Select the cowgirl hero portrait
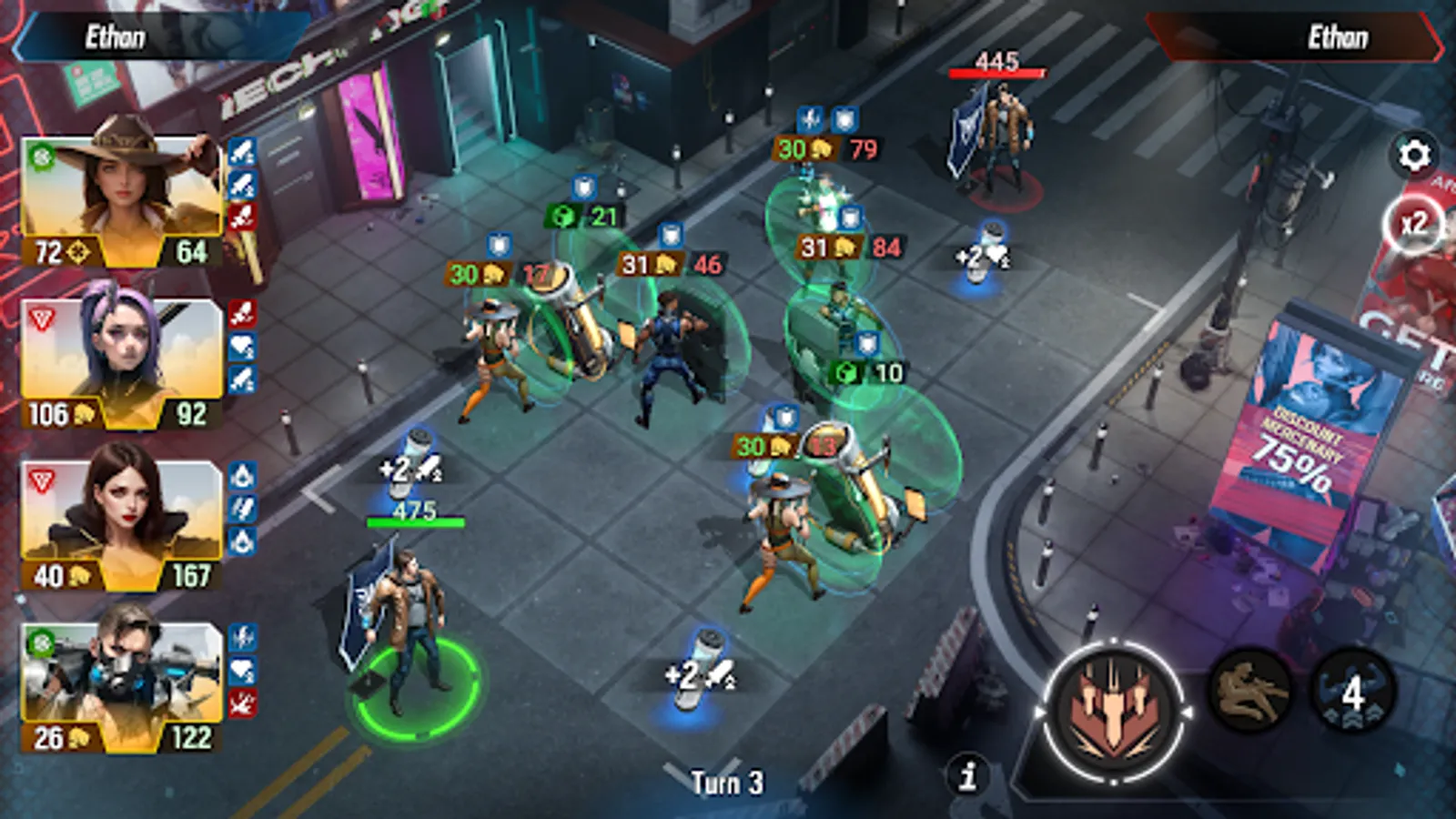The height and width of the screenshot is (819, 1456). (x=118, y=191)
